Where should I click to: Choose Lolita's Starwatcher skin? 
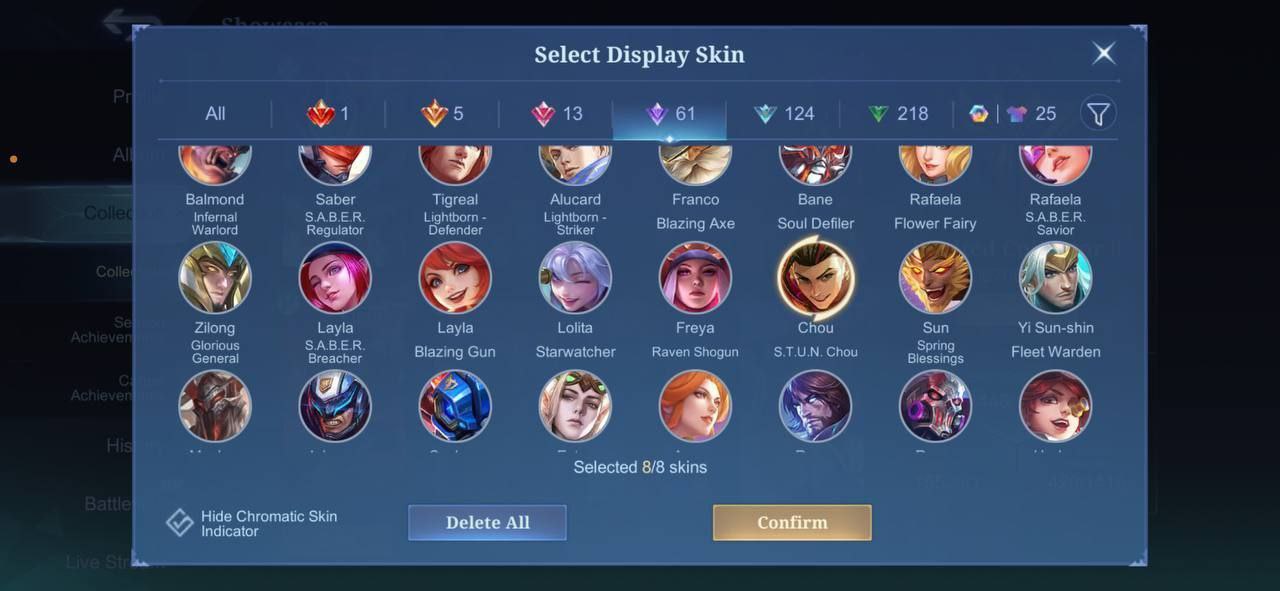(575, 278)
